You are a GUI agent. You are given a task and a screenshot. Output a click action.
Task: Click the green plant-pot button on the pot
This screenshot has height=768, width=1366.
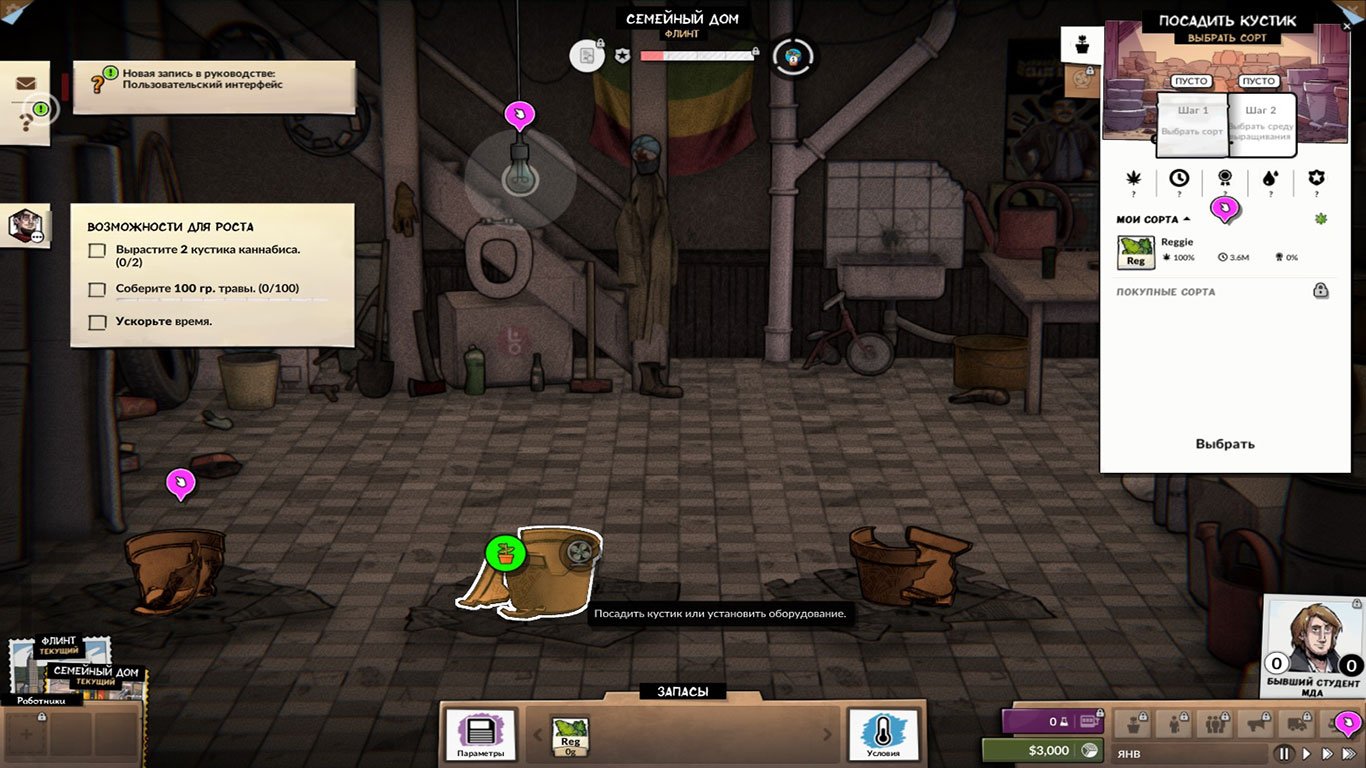[x=505, y=553]
